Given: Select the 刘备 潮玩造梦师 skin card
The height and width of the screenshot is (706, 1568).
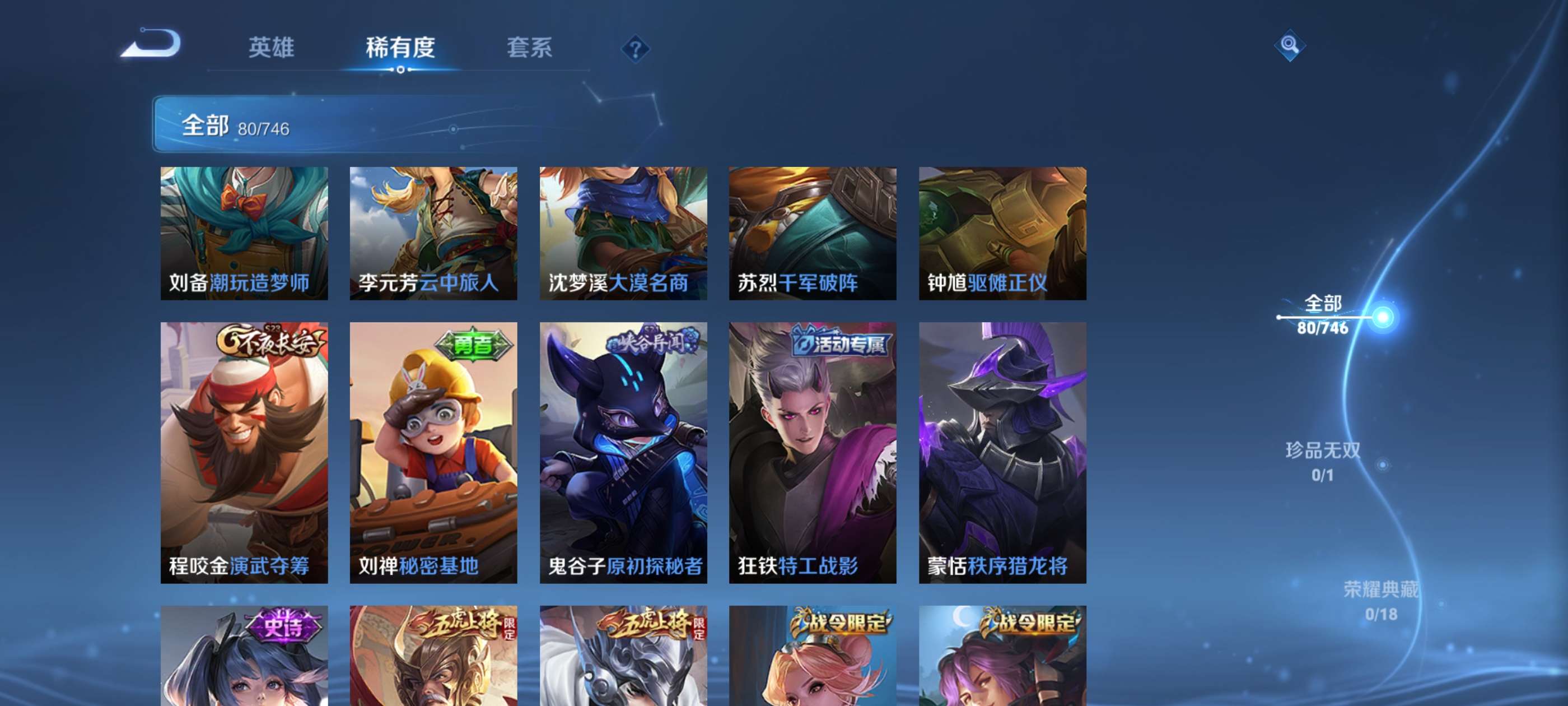Looking at the screenshot, I should [245, 233].
